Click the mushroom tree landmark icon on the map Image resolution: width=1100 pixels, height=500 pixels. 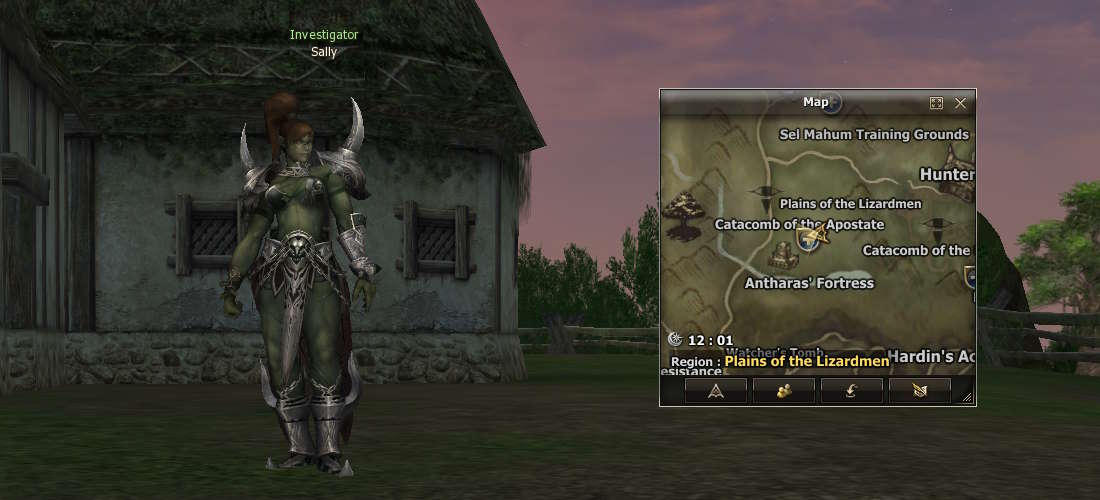[x=686, y=214]
